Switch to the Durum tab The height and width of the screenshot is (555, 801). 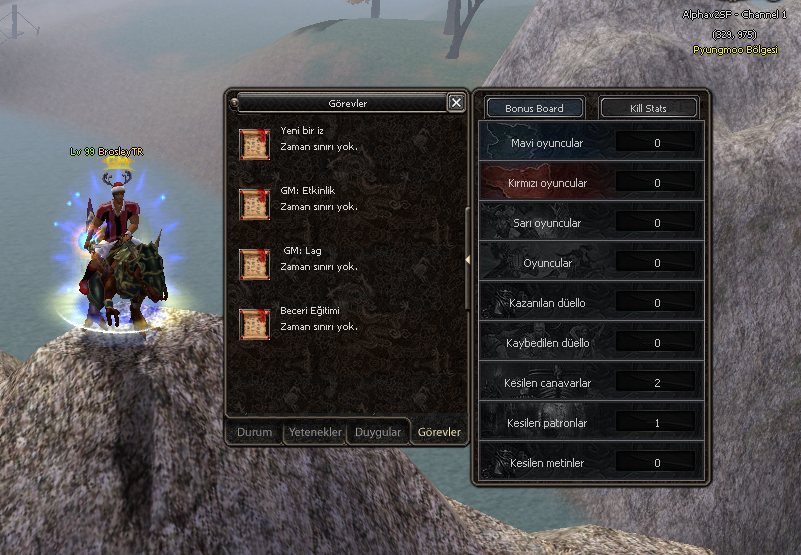(254, 432)
